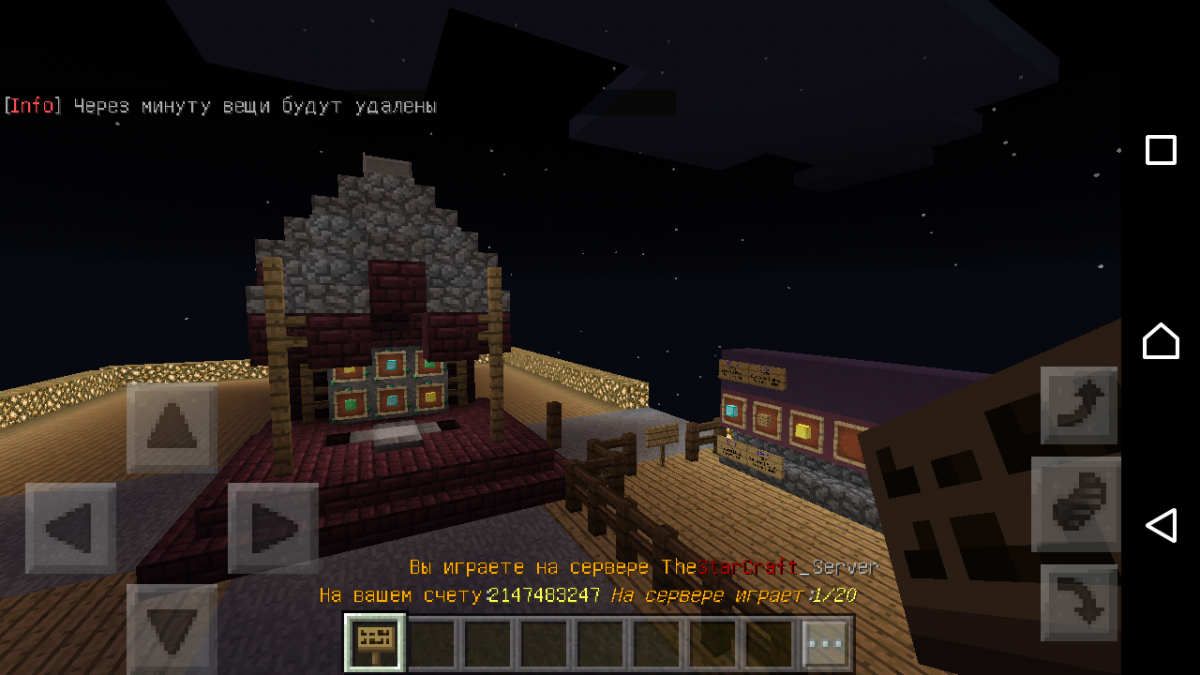Tap the strafe right arrow
This screenshot has width=1200, height=675.
(x=273, y=528)
